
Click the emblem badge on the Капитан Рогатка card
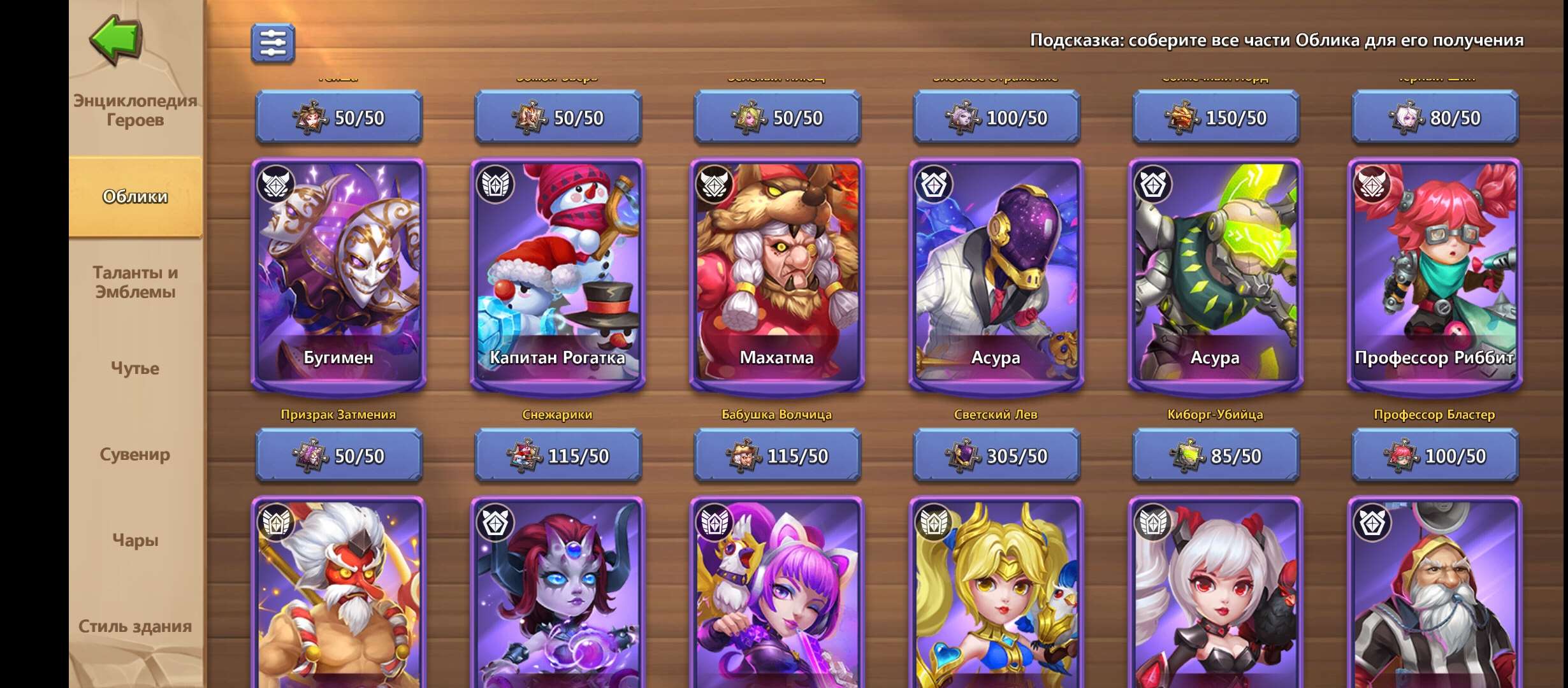tap(496, 184)
